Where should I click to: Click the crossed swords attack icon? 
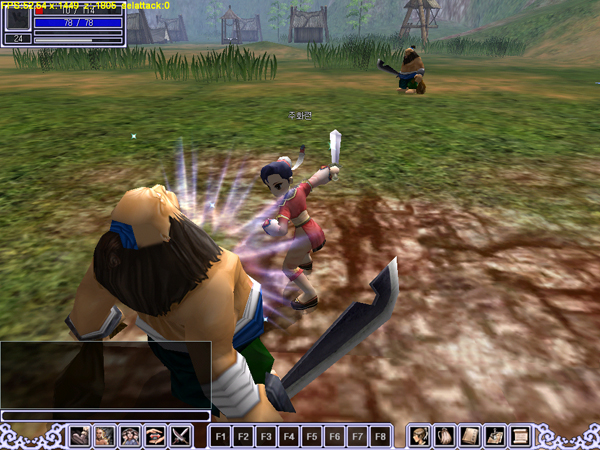tap(180, 436)
